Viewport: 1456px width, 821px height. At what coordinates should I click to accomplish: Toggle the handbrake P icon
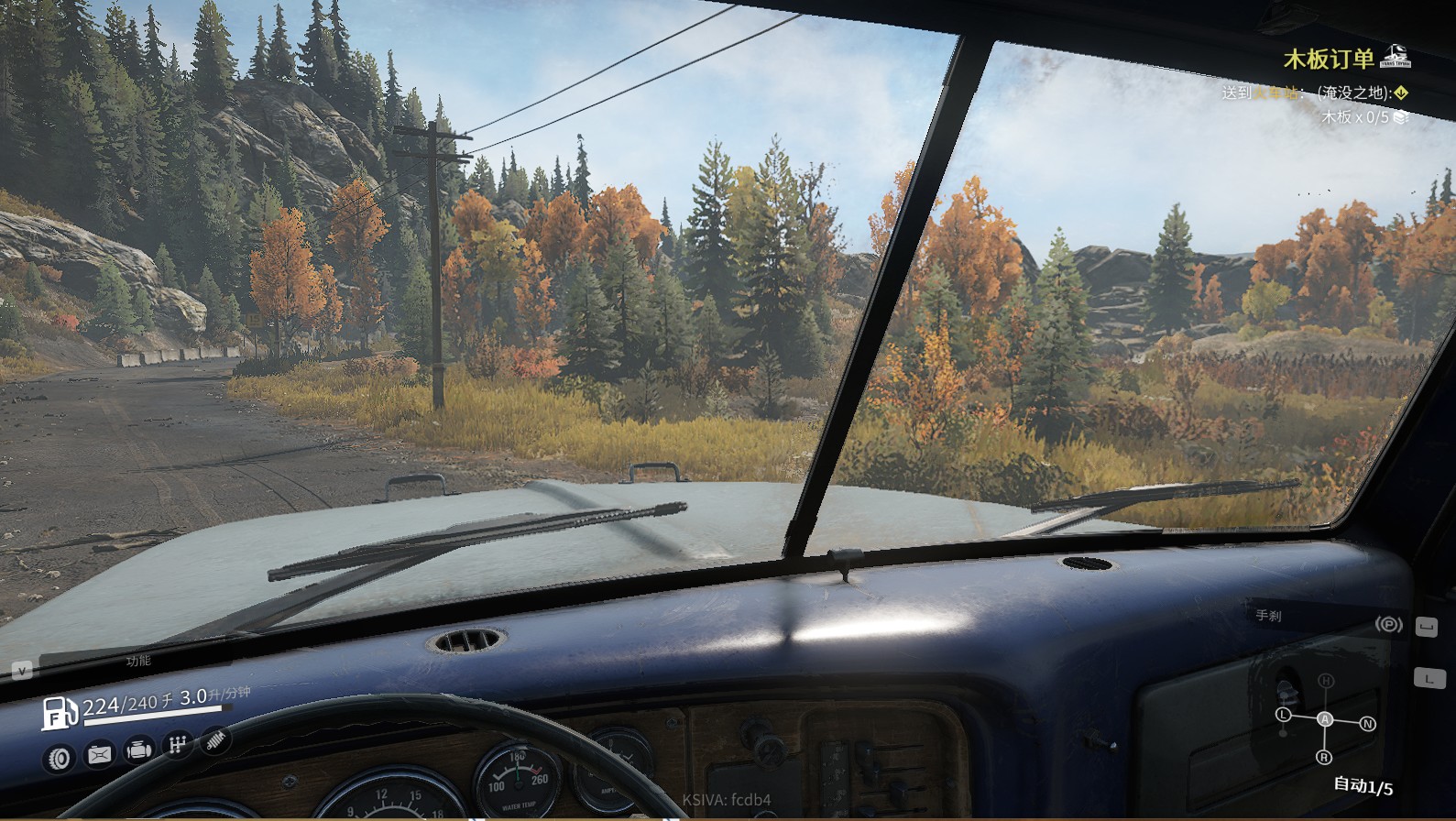(x=1389, y=625)
